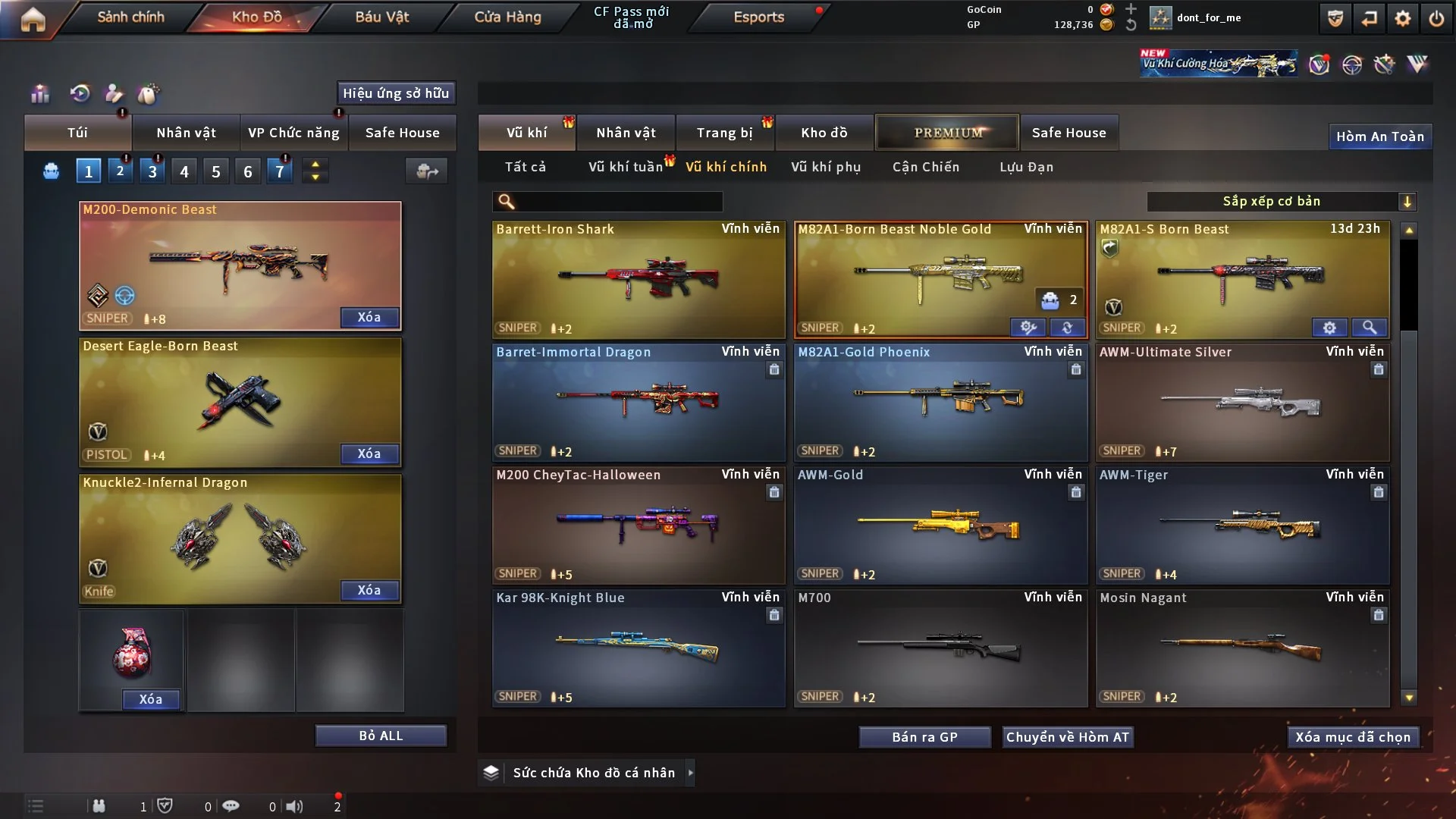Select the Barrett-Iron Shark sniper
The height and width of the screenshot is (819, 1456).
[639, 279]
